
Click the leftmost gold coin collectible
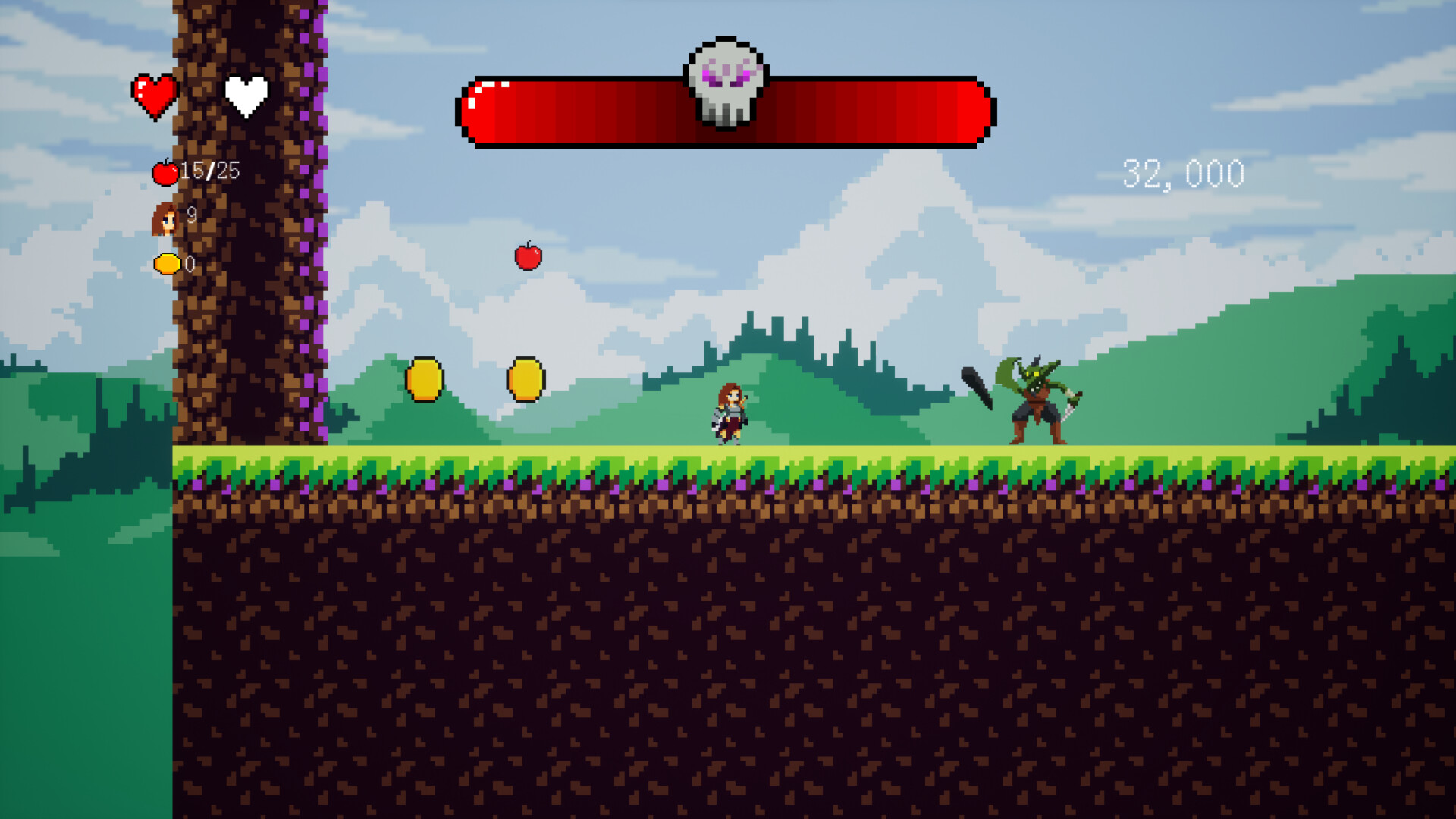[x=425, y=379]
